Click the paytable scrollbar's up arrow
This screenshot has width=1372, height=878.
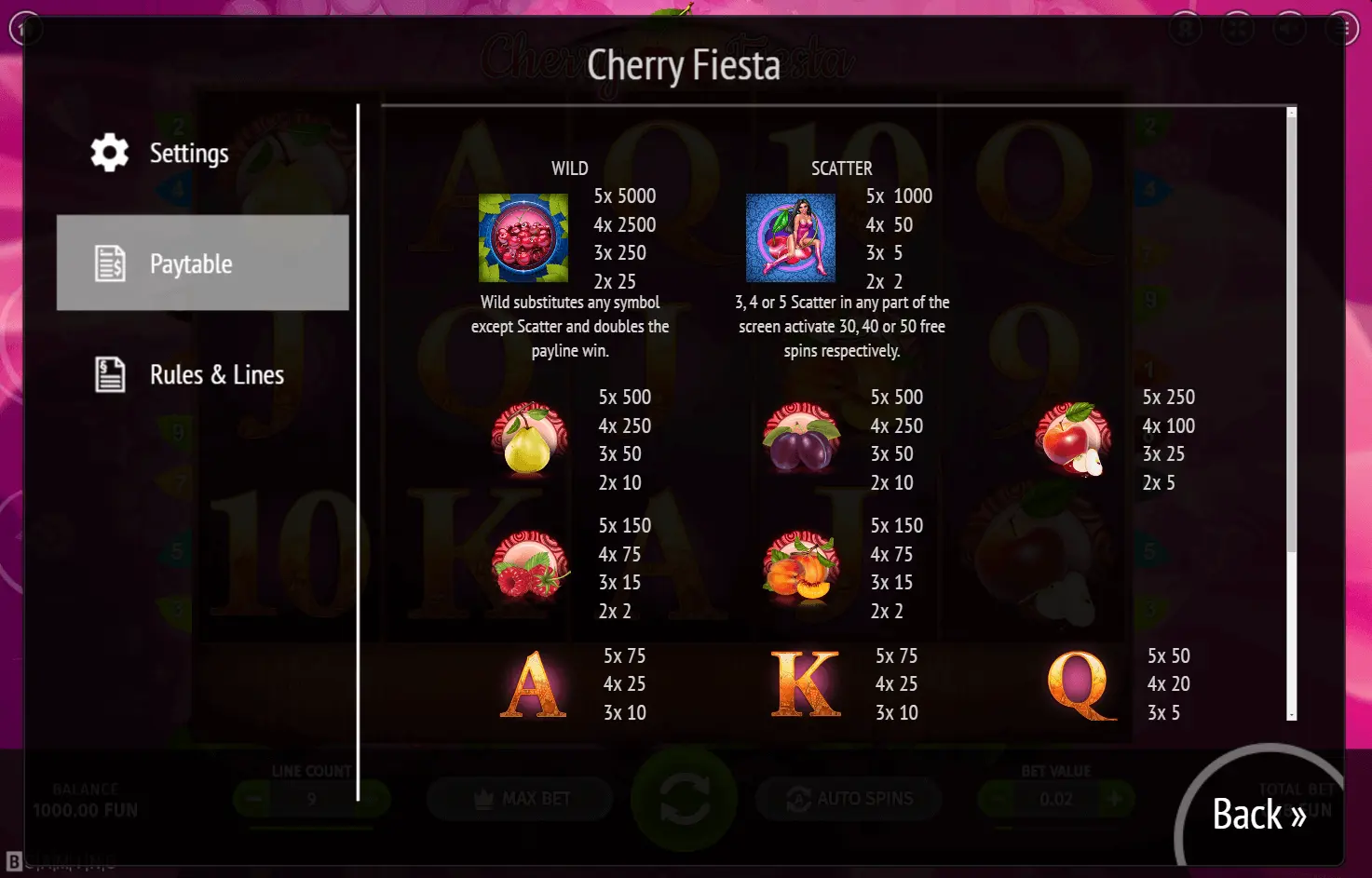coord(1291,113)
